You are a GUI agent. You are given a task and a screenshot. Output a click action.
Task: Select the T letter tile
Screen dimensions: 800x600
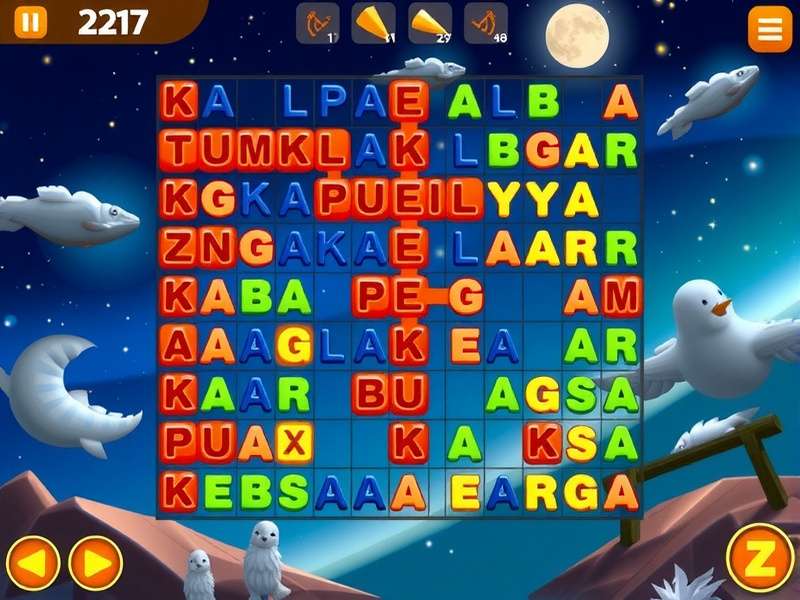179,149
